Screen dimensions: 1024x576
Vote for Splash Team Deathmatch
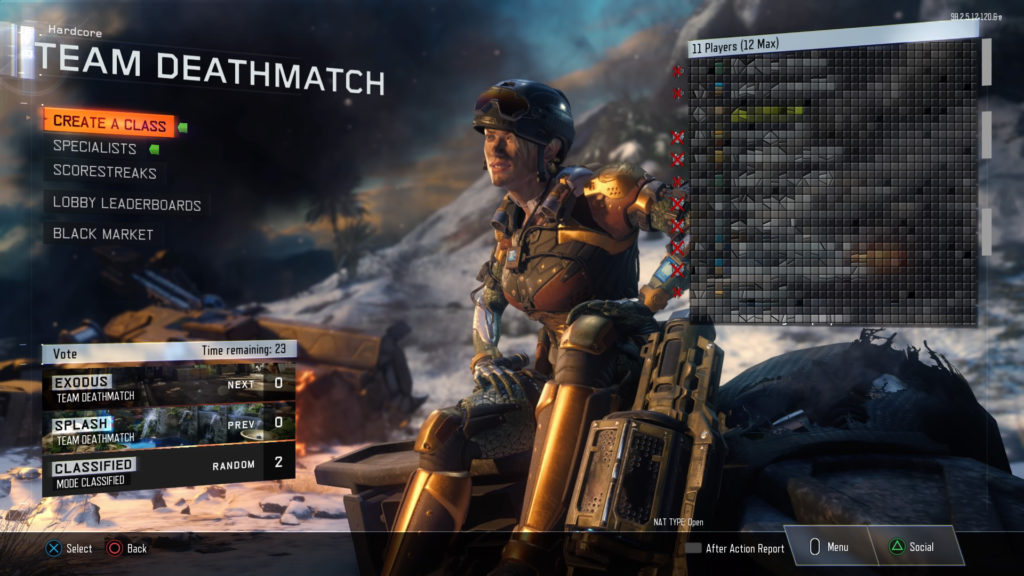coord(168,424)
